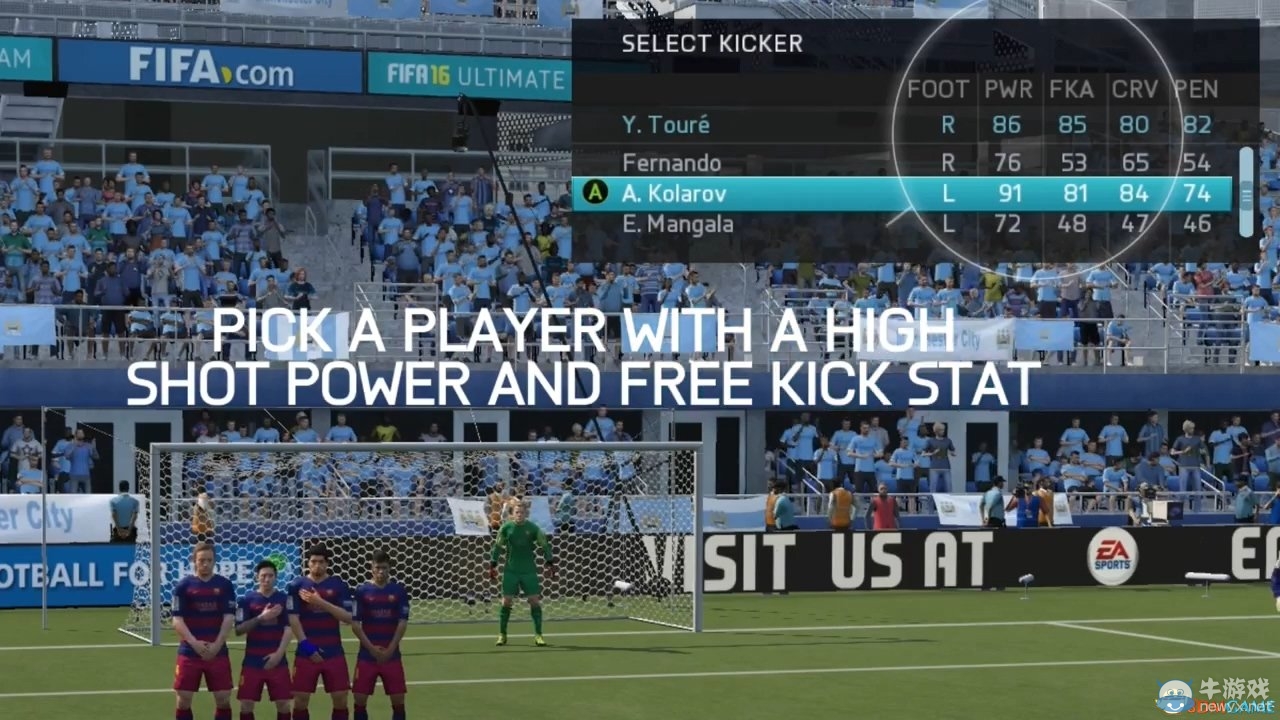Click the FOOT column header
The width and height of the screenshot is (1280, 720).
(x=937, y=89)
